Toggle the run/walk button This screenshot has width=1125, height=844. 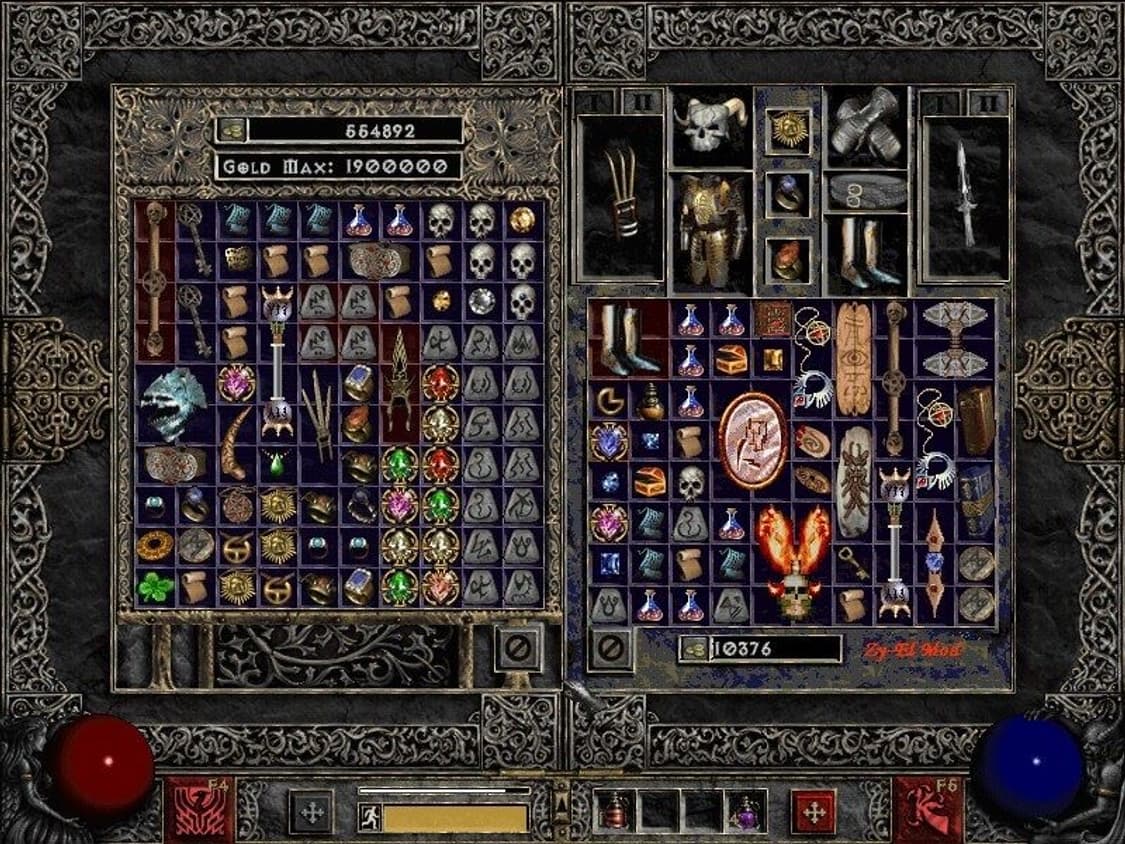[369, 817]
